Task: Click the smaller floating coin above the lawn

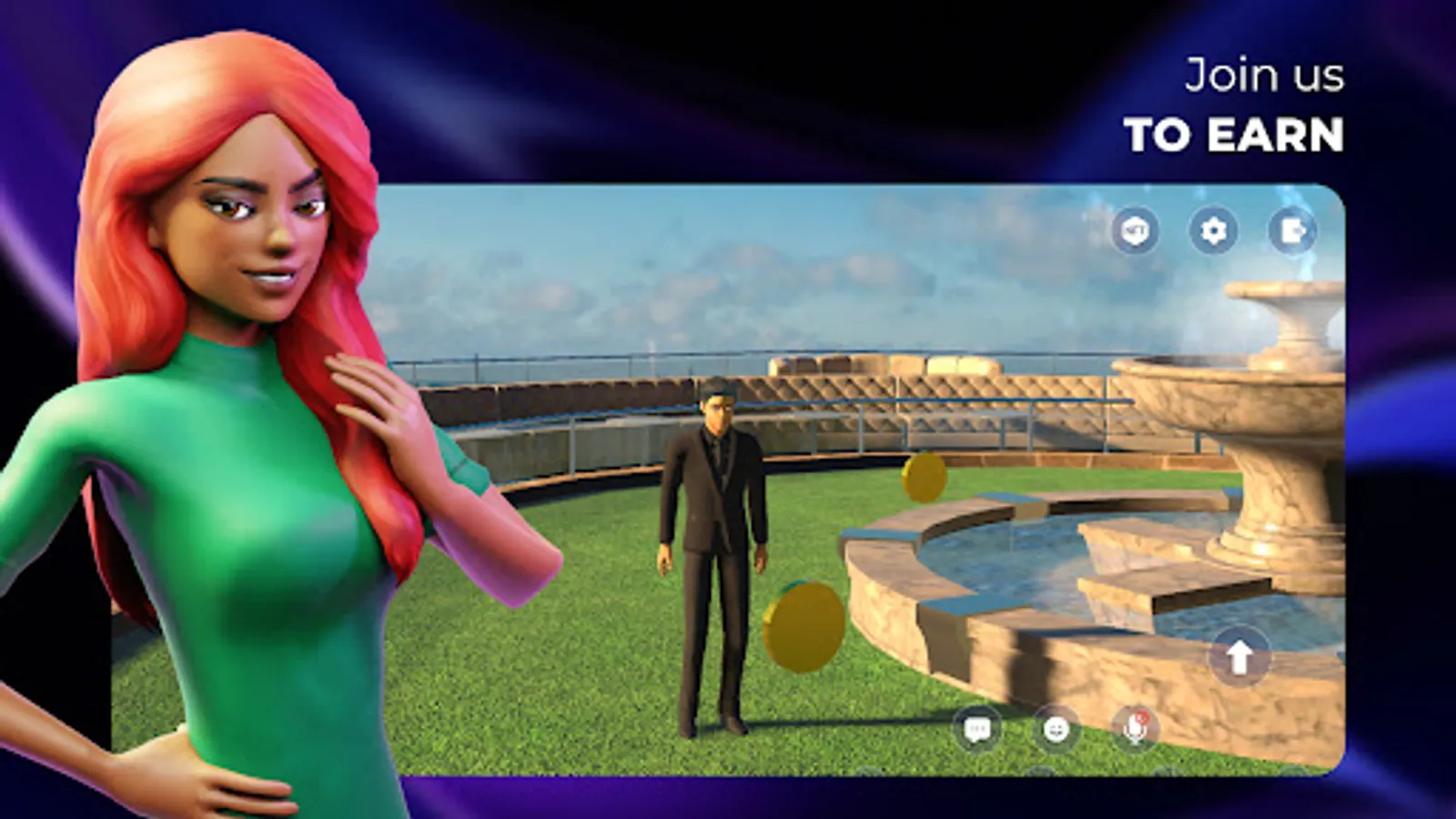Action: pyautogui.click(x=925, y=476)
